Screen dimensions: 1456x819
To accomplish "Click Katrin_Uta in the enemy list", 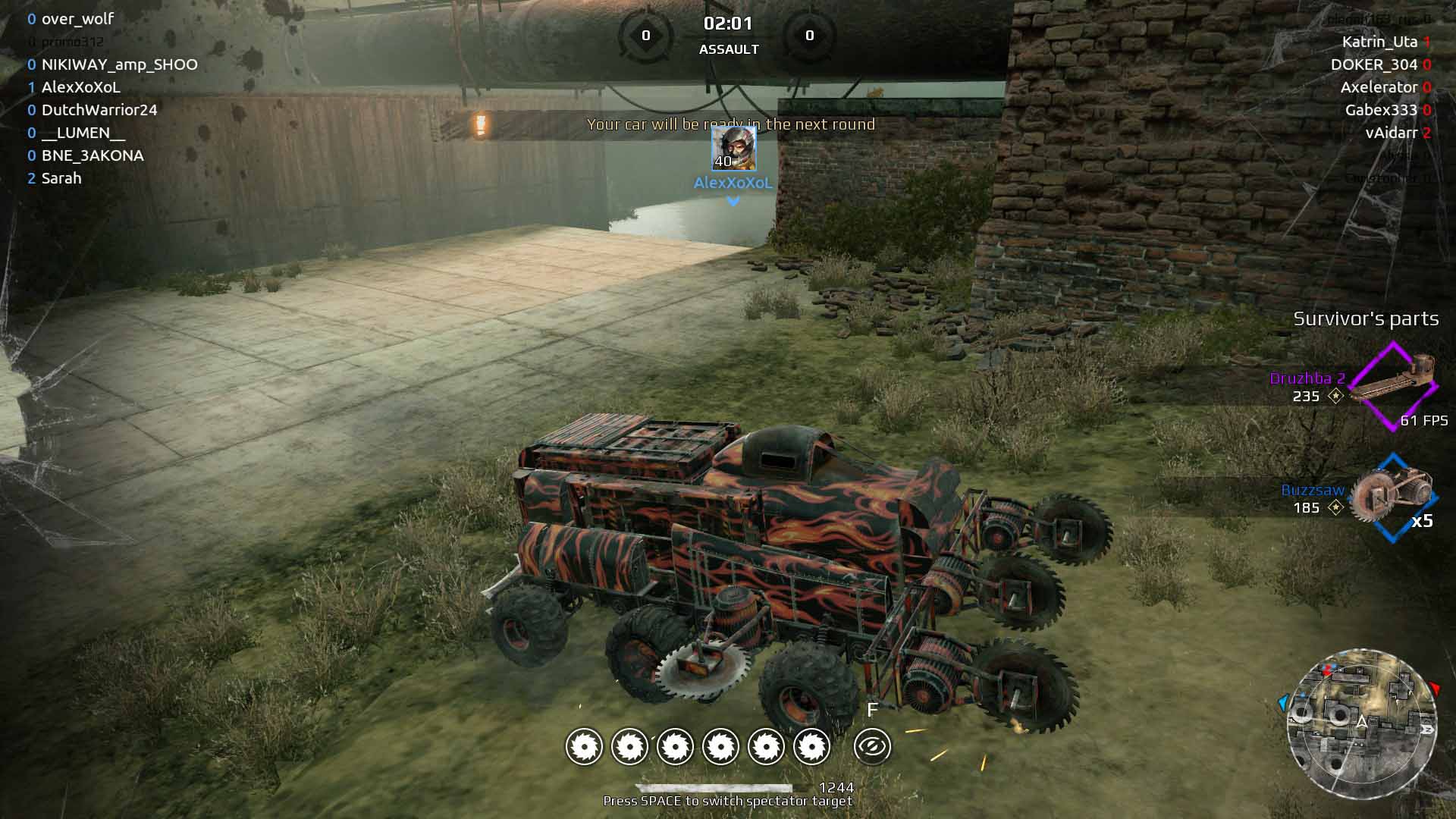I will click(1379, 42).
